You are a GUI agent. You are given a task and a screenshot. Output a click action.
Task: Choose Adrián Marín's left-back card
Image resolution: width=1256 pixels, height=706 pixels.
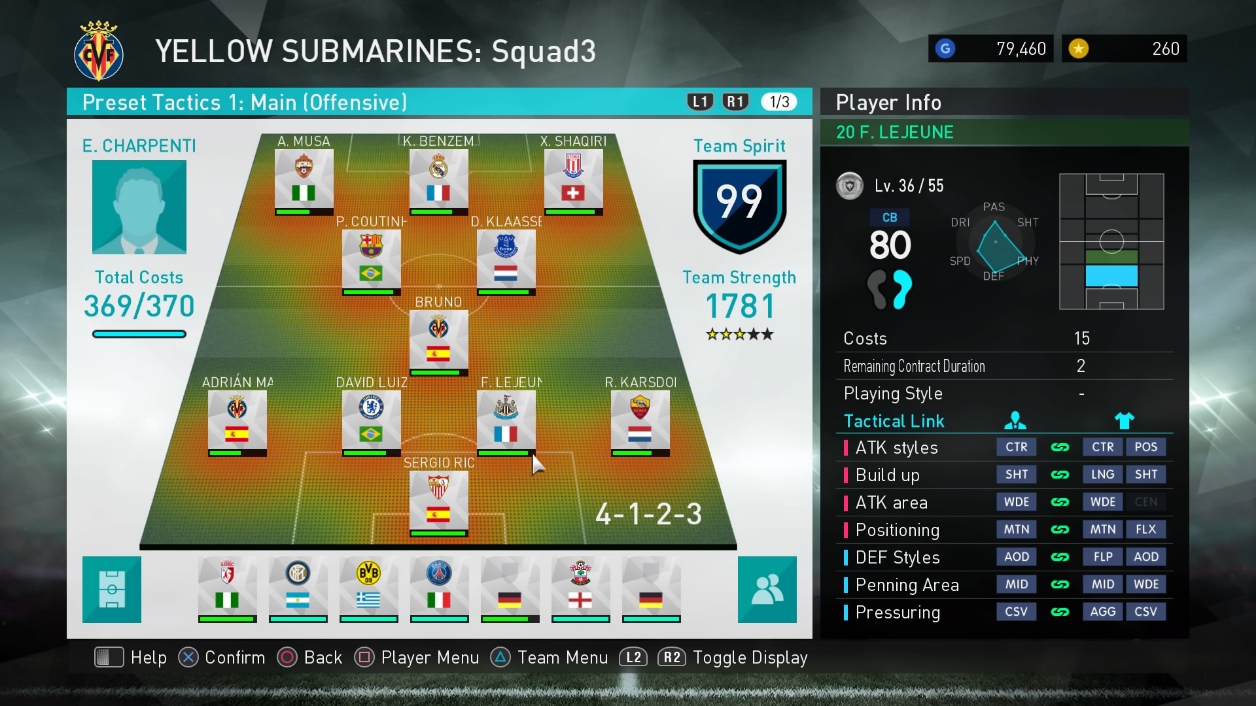coord(237,422)
